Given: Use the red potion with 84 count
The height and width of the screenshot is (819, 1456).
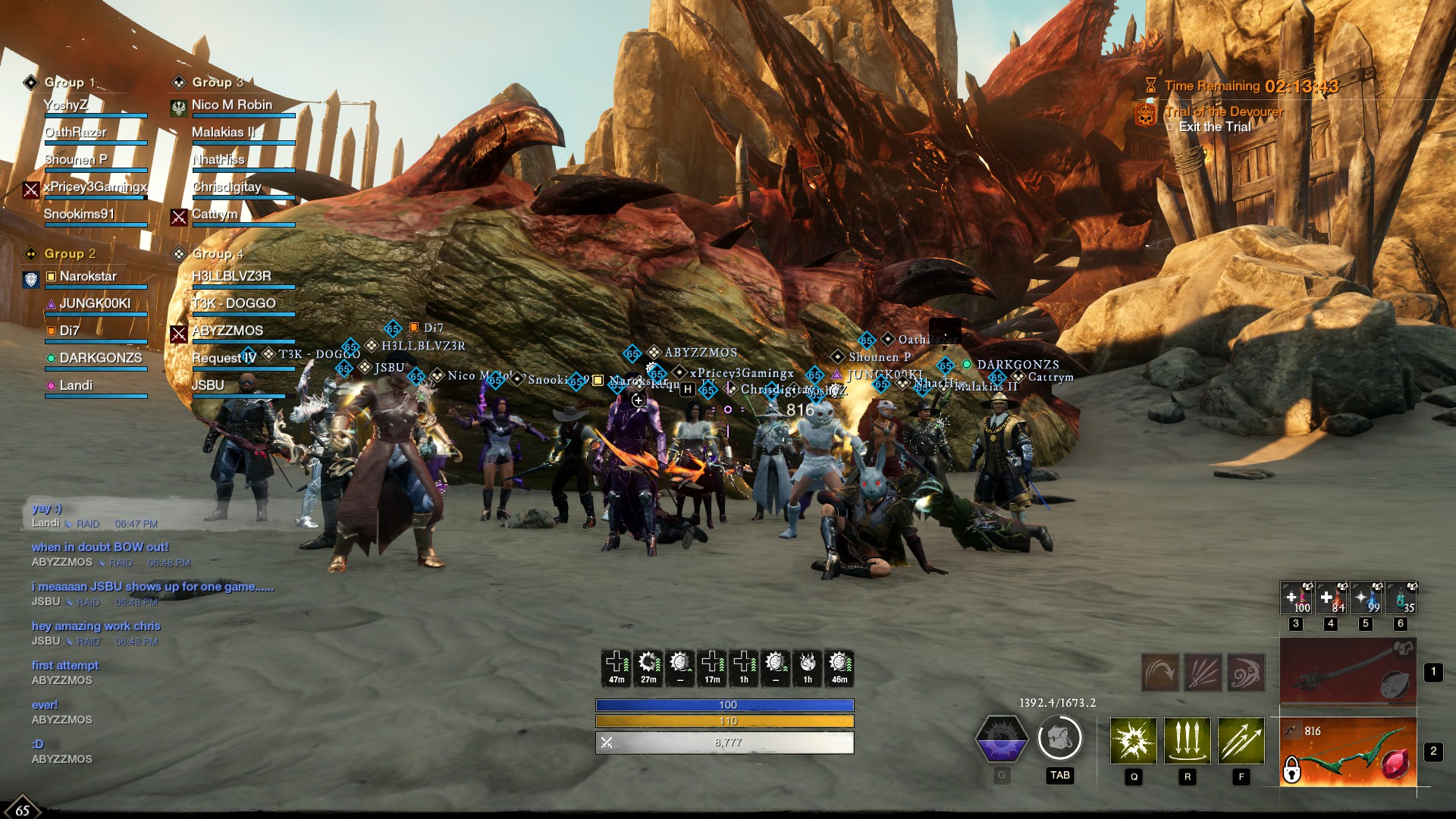Looking at the screenshot, I should 1331,598.
